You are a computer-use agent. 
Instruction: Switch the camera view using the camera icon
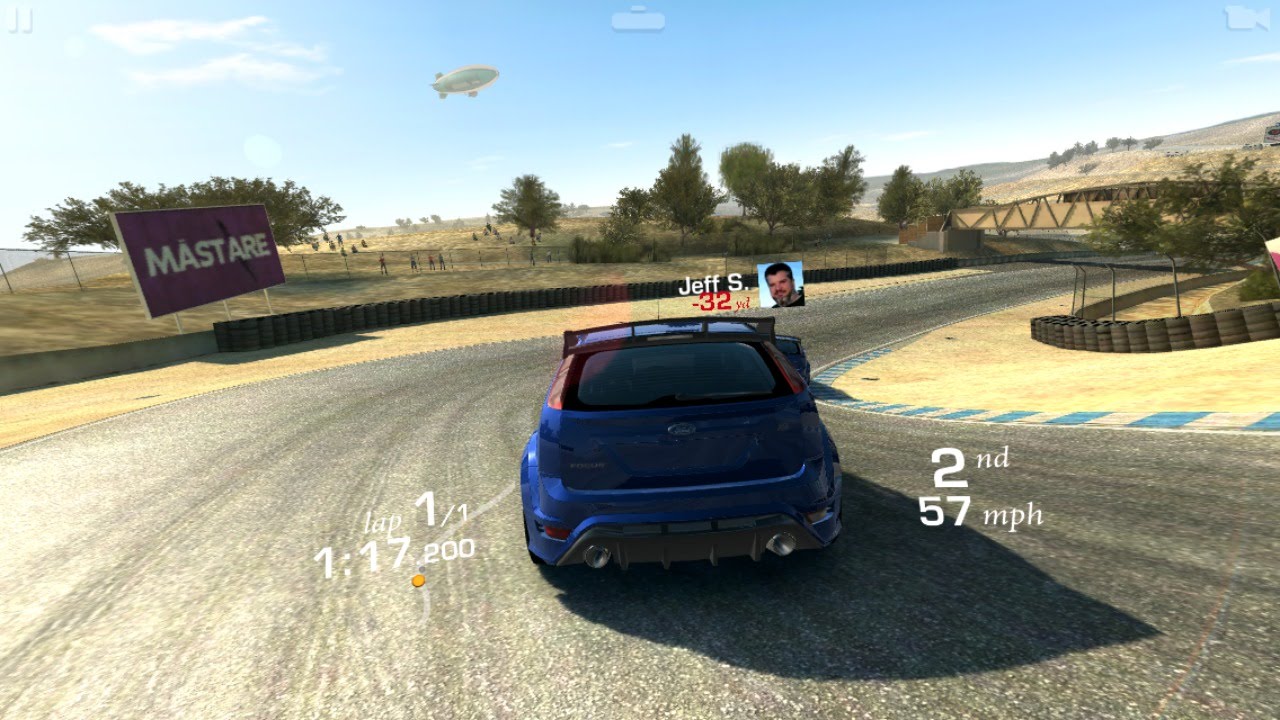1246,18
